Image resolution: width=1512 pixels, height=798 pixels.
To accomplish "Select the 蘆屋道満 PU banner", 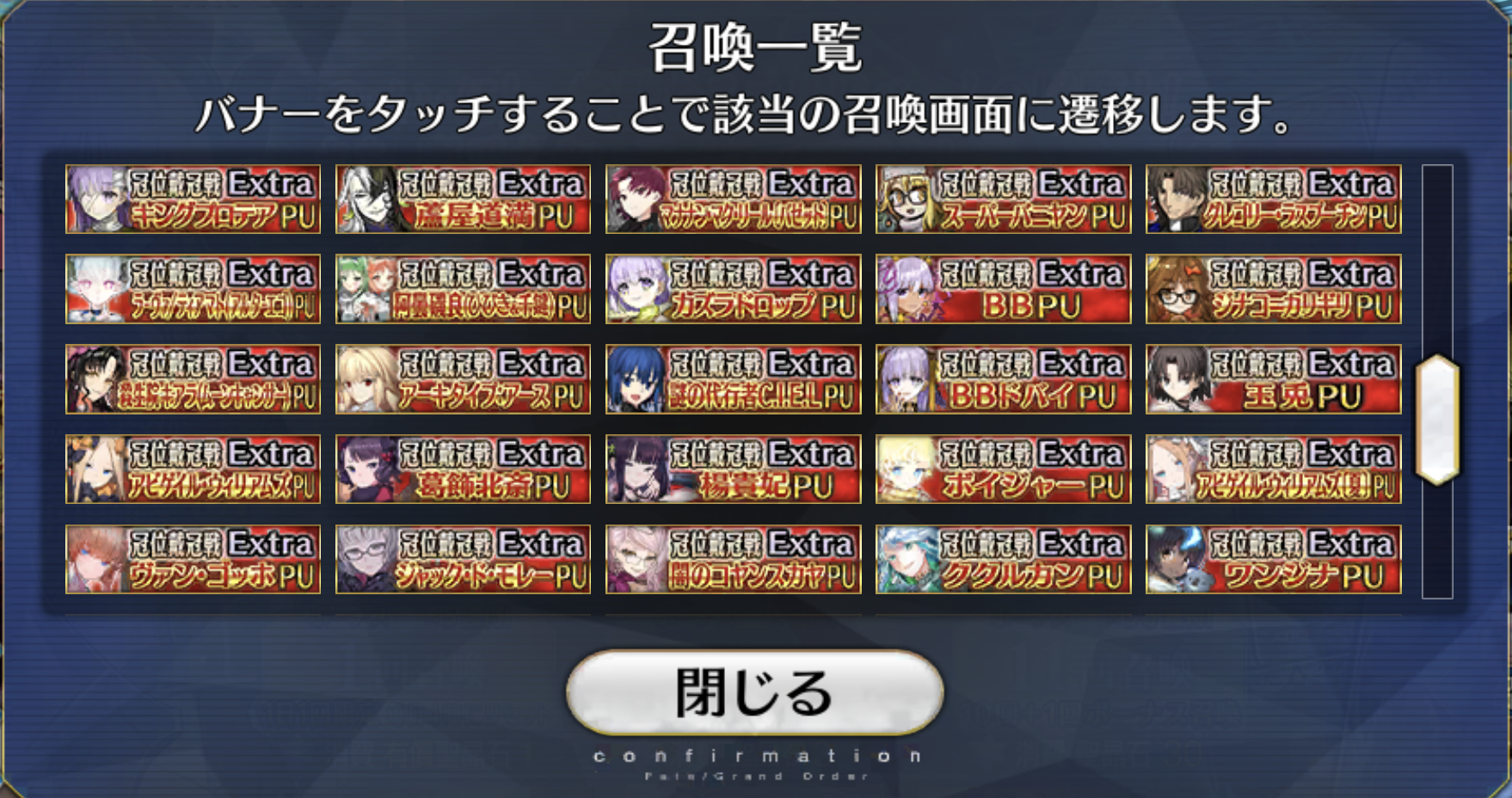I will point(463,199).
